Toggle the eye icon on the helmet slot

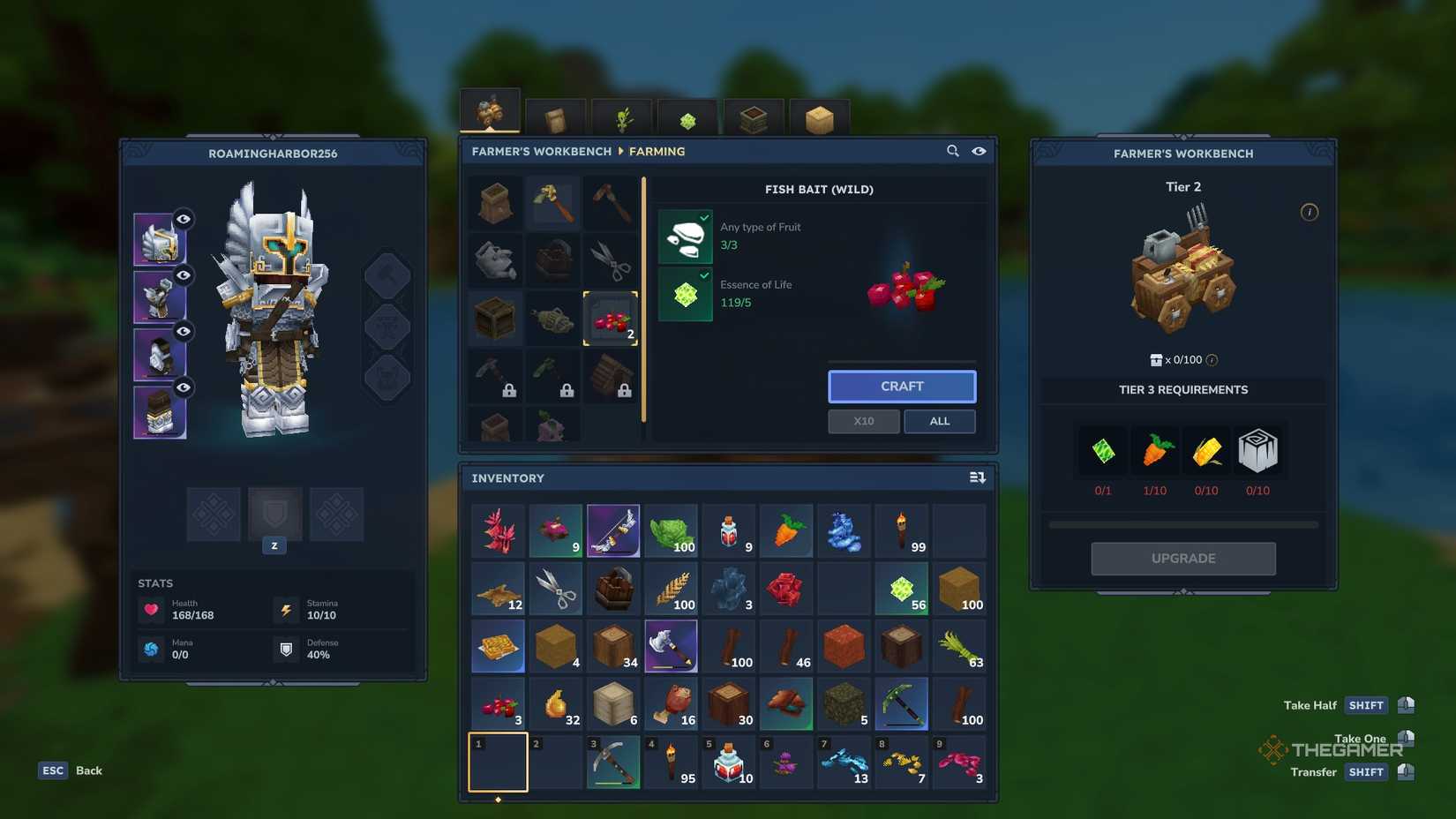(183, 220)
